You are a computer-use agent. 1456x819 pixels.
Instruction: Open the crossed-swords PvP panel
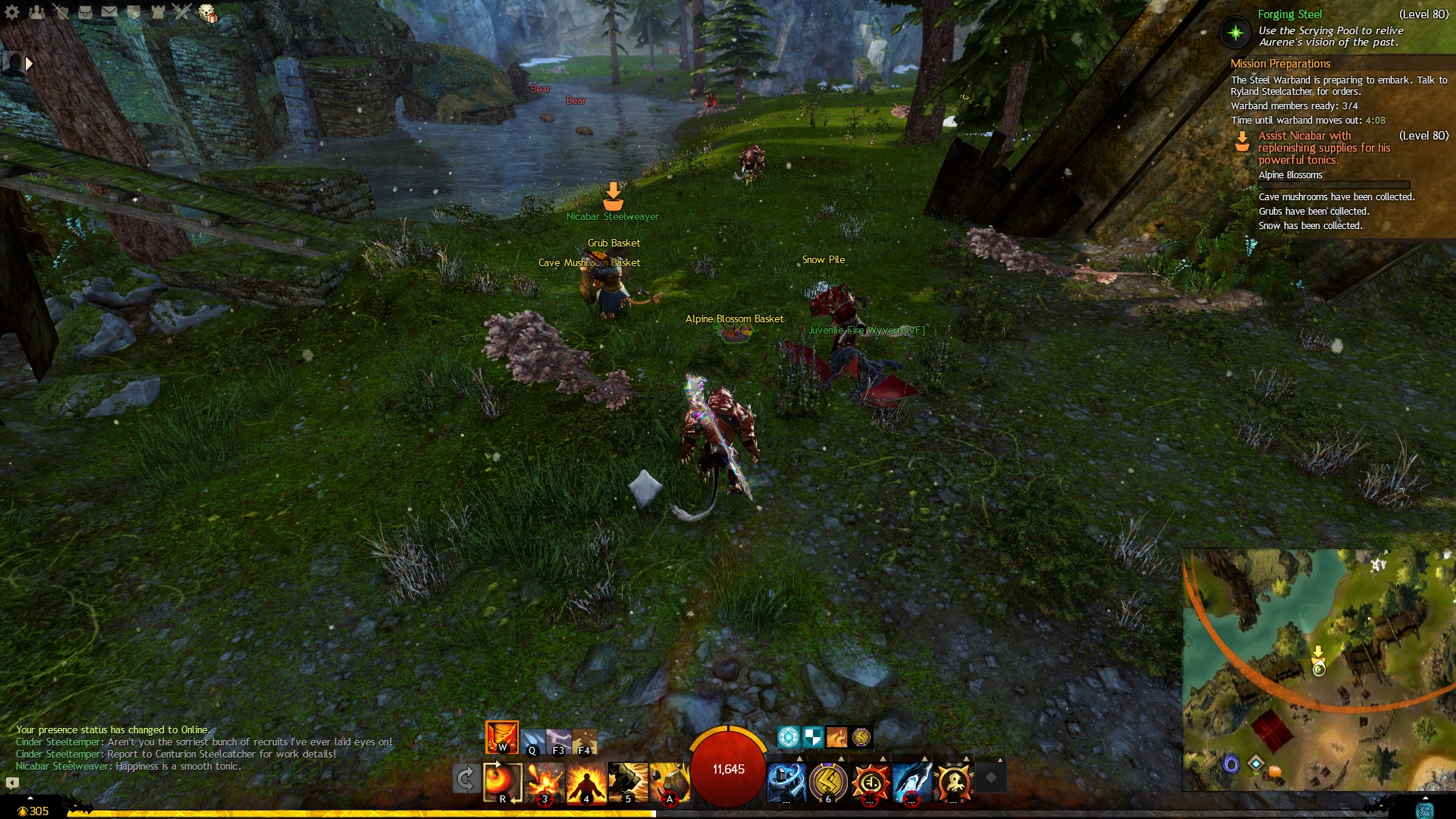[182, 12]
